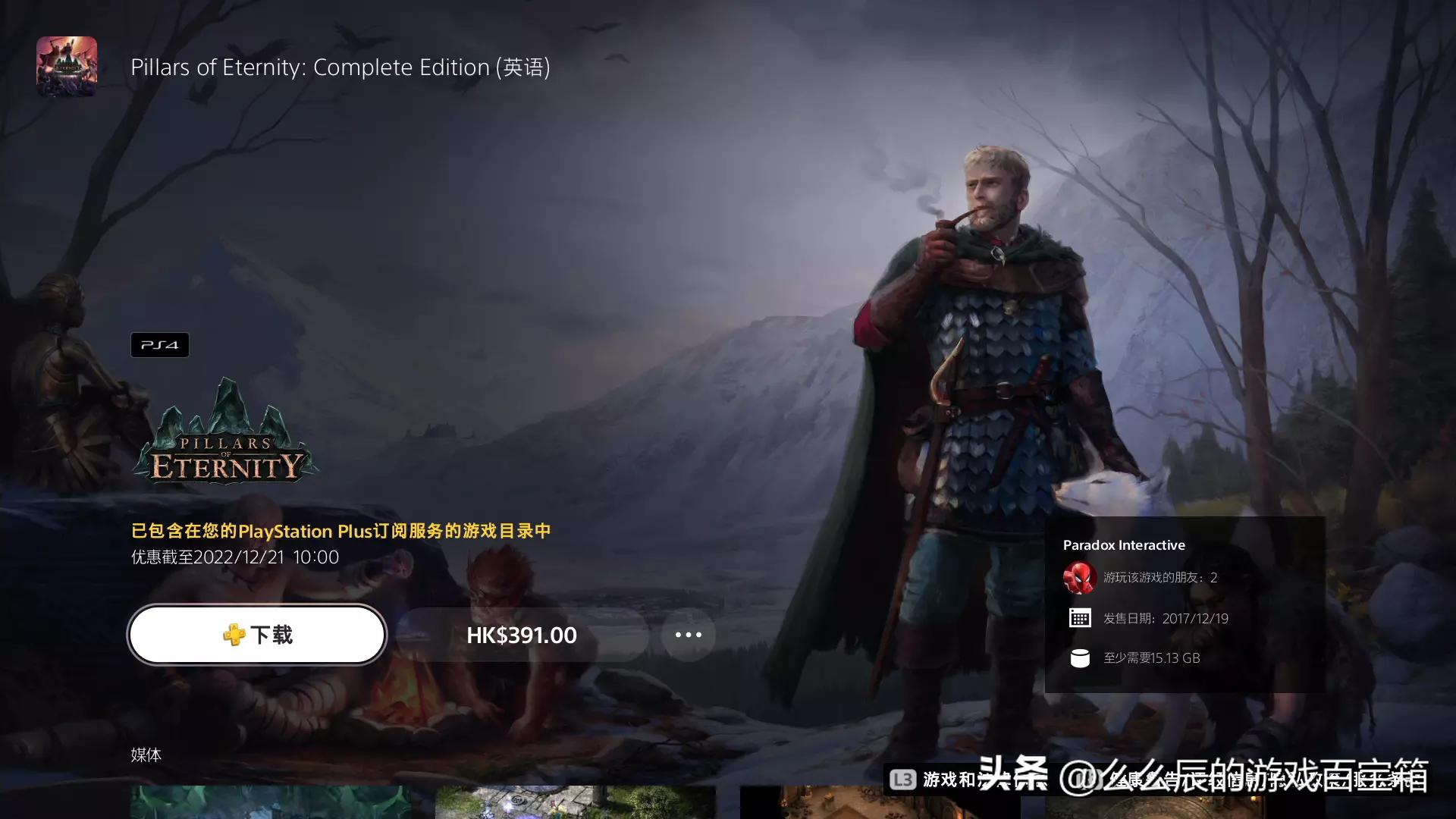
Task: Click the HK$391.00 purchase button
Action: [520, 635]
